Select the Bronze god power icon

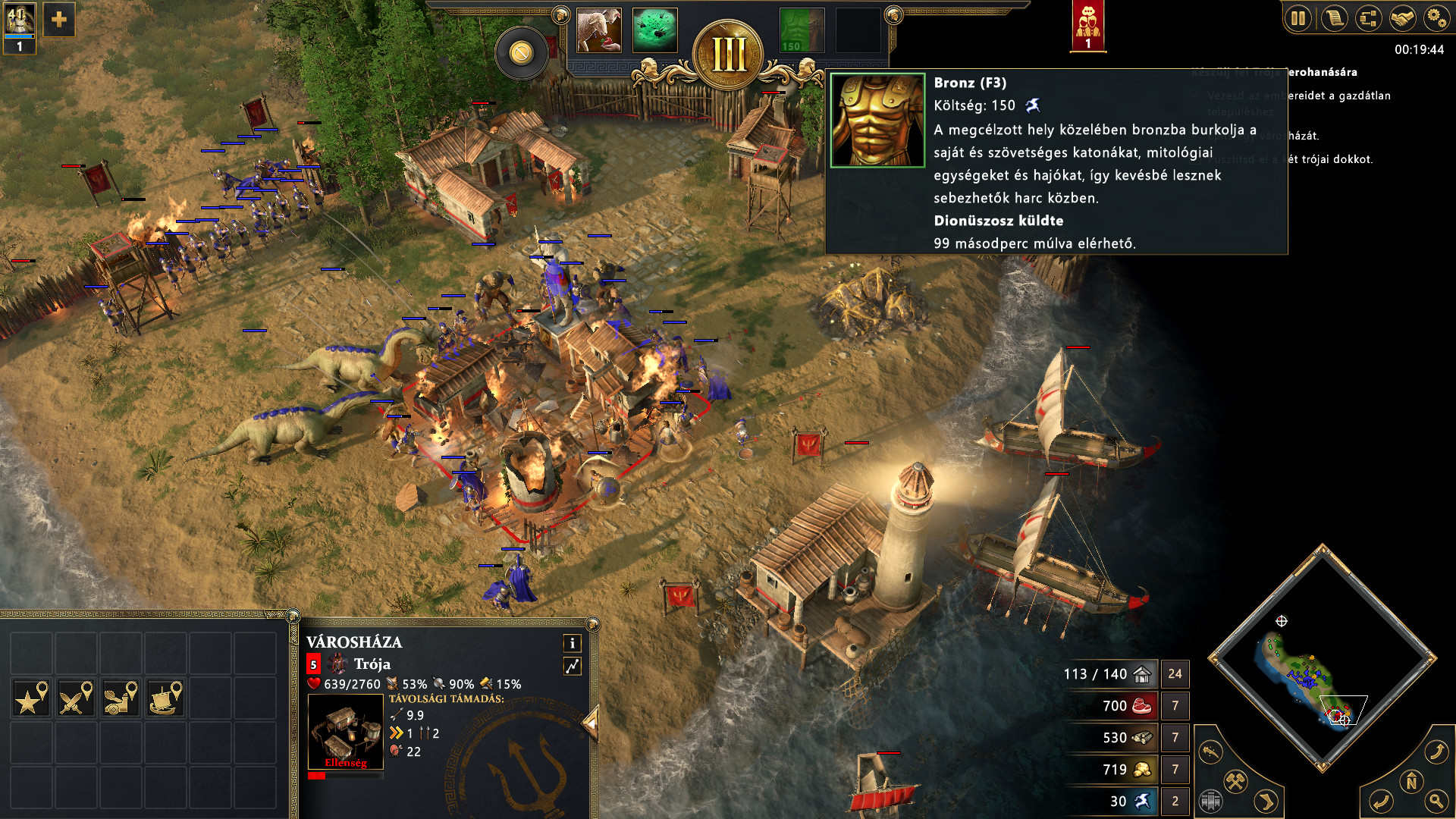pos(802,30)
